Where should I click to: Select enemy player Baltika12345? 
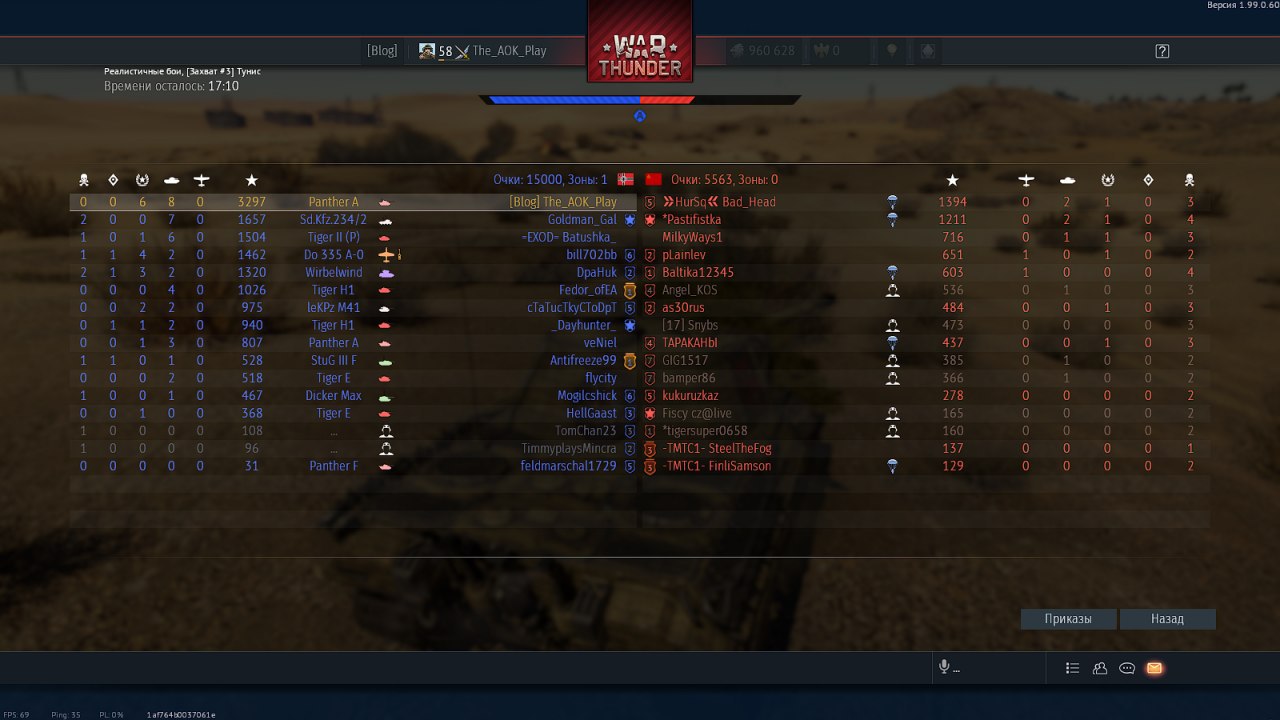pos(698,272)
